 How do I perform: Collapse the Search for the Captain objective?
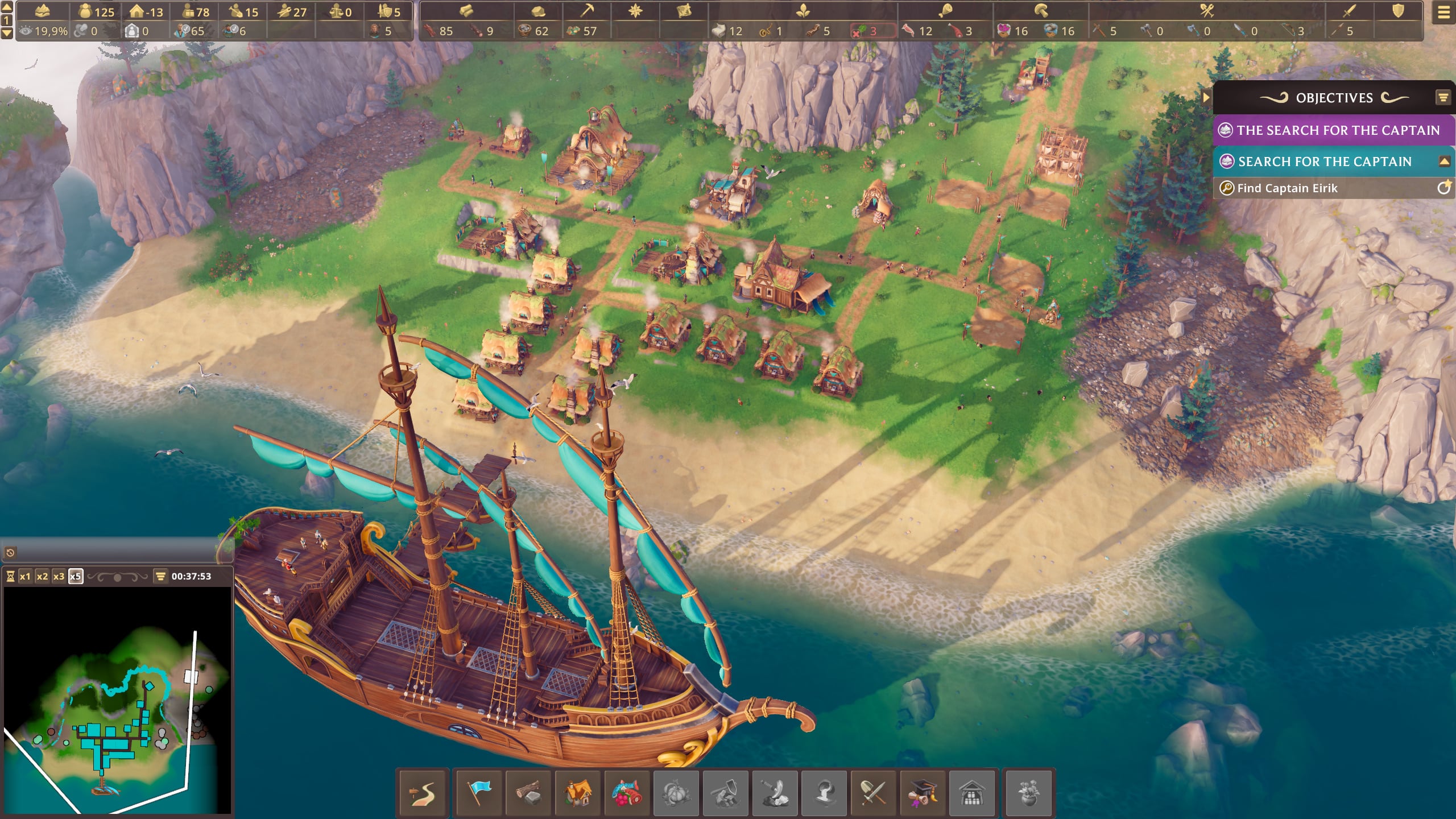[1444, 162]
